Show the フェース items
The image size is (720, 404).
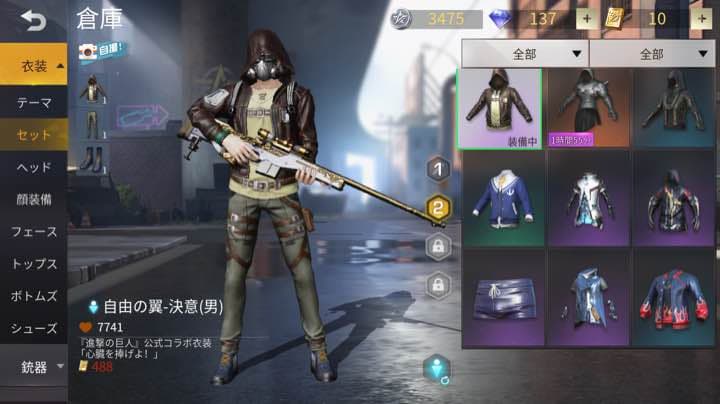(34, 231)
